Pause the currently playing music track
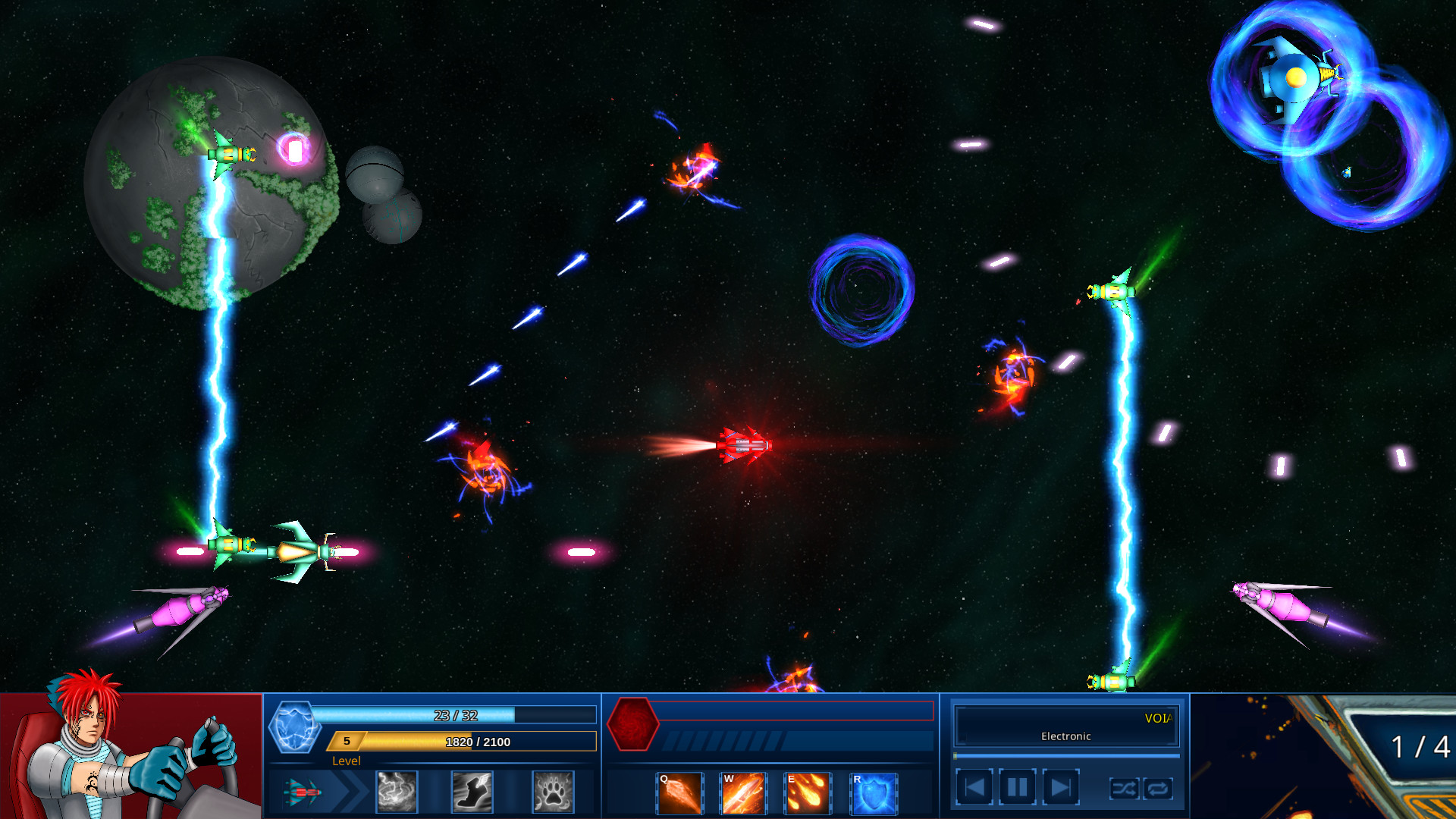The image size is (1456, 819). click(1016, 786)
